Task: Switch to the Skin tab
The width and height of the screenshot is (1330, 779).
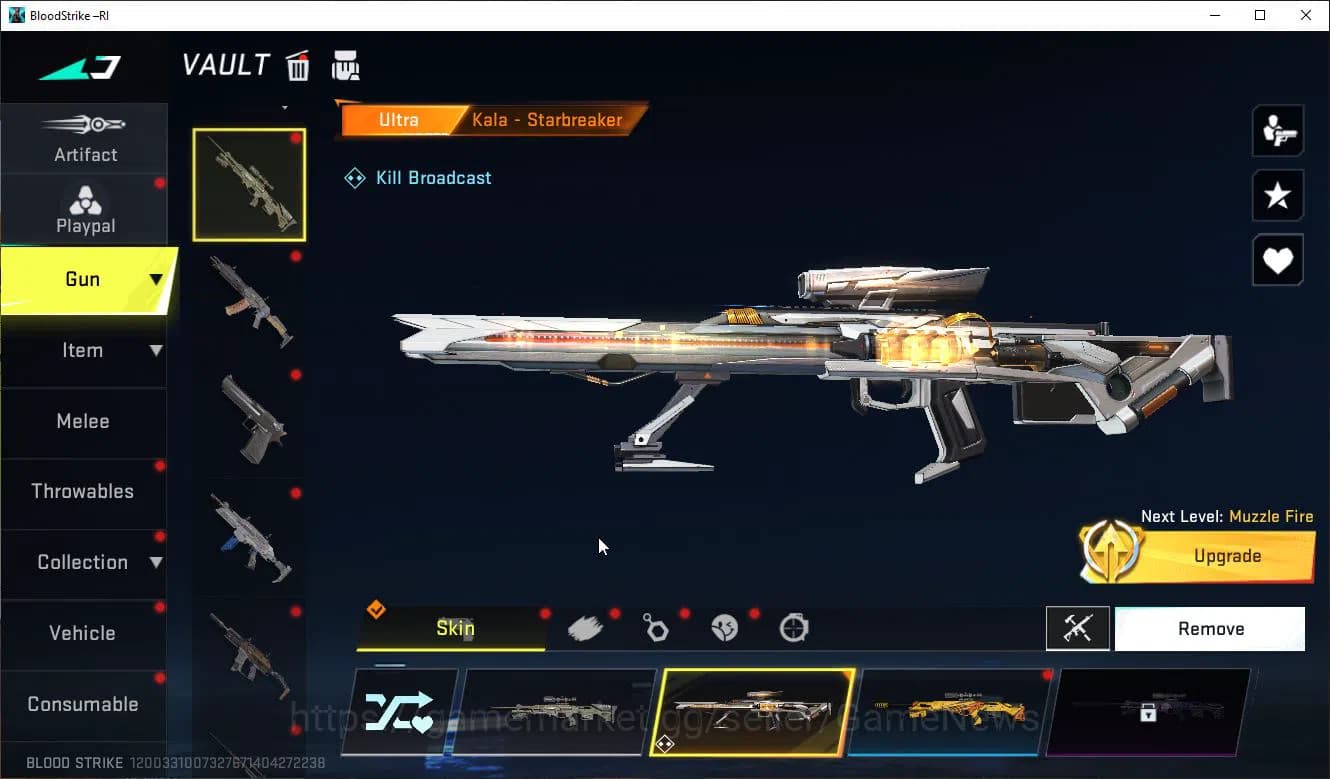Action: [455, 628]
